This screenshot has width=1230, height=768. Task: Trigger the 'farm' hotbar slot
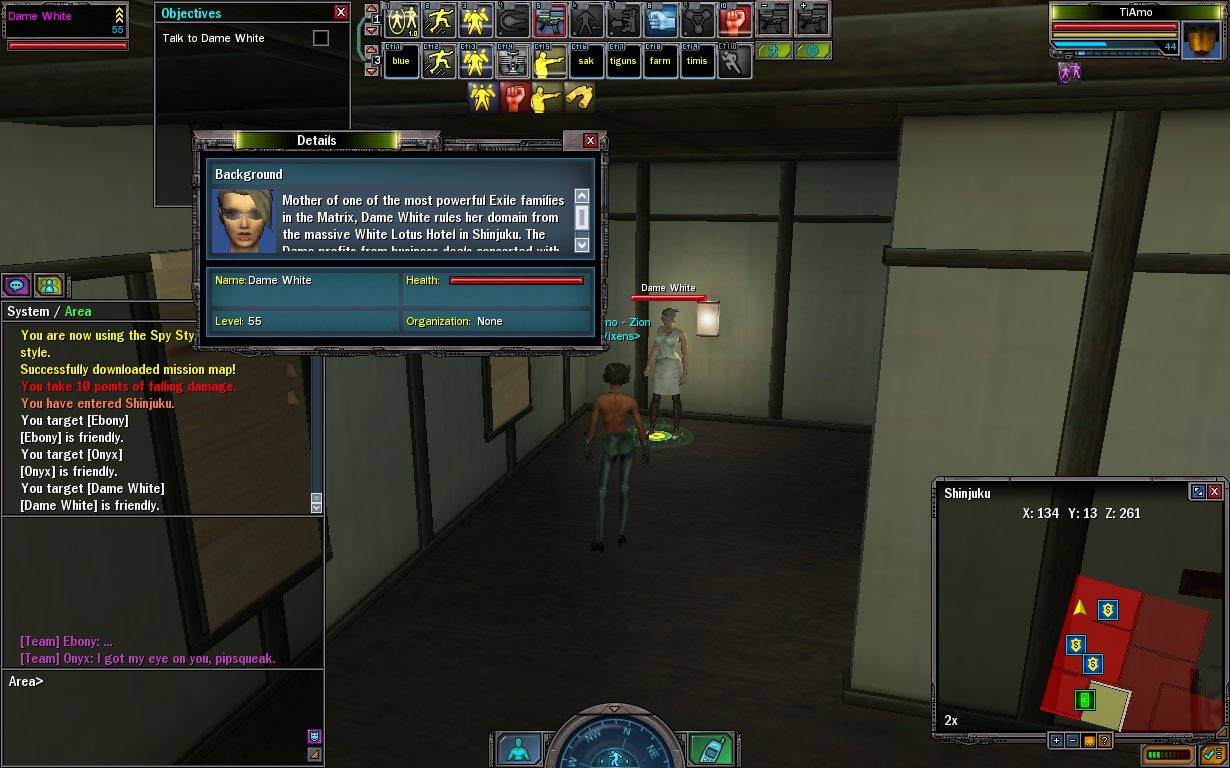[660, 61]
